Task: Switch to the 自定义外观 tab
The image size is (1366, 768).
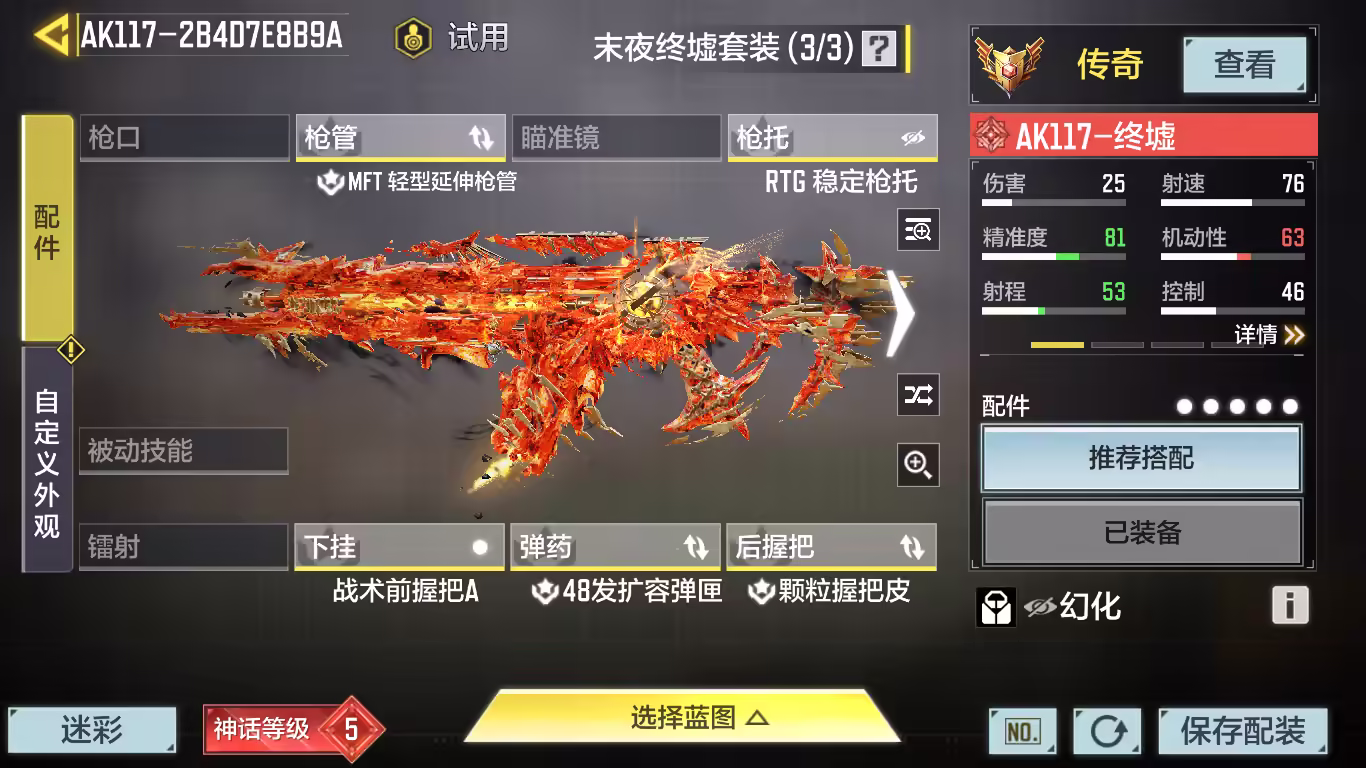Action: (x=47, y=462)
